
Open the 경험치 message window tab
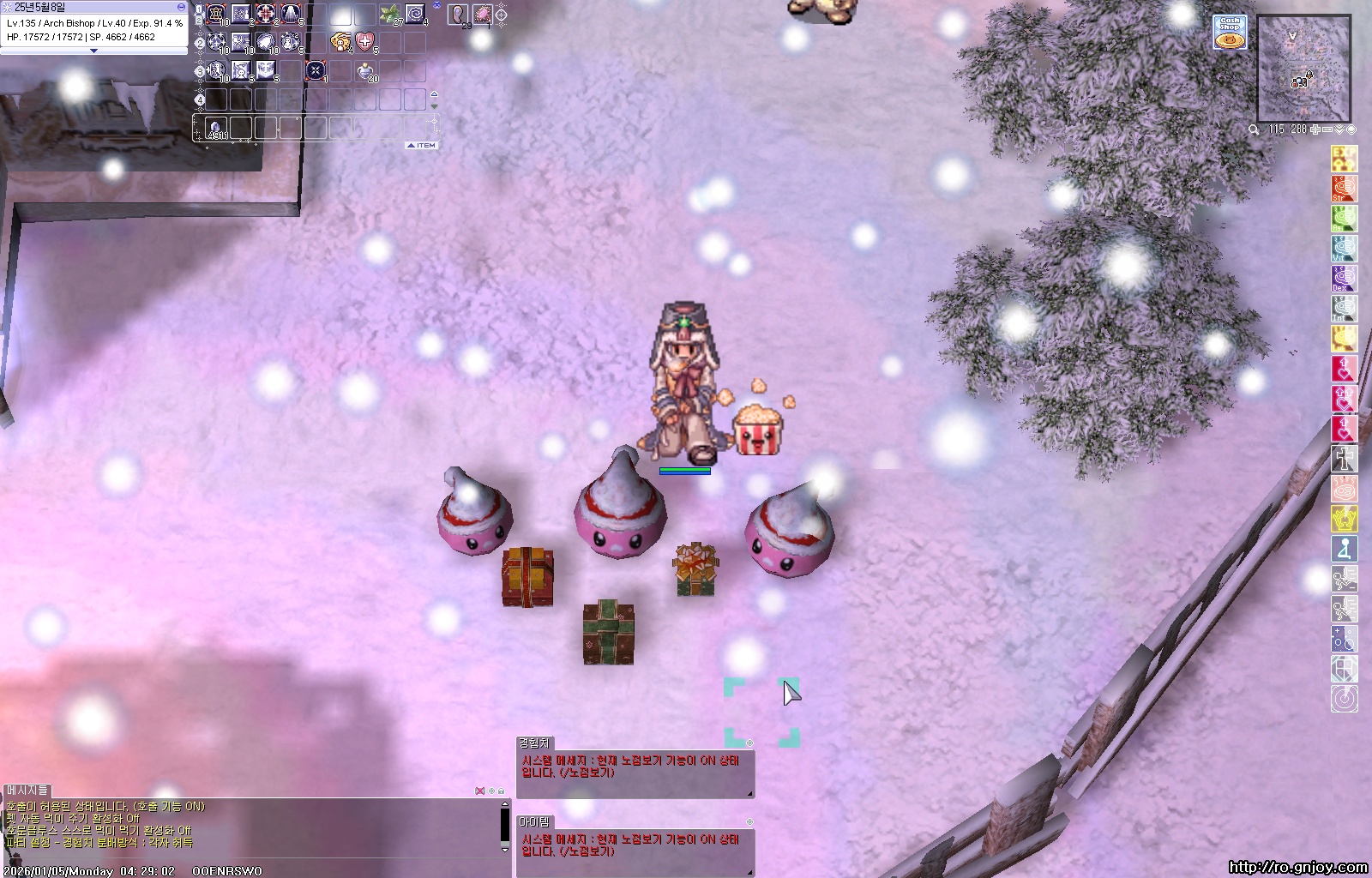533,743
